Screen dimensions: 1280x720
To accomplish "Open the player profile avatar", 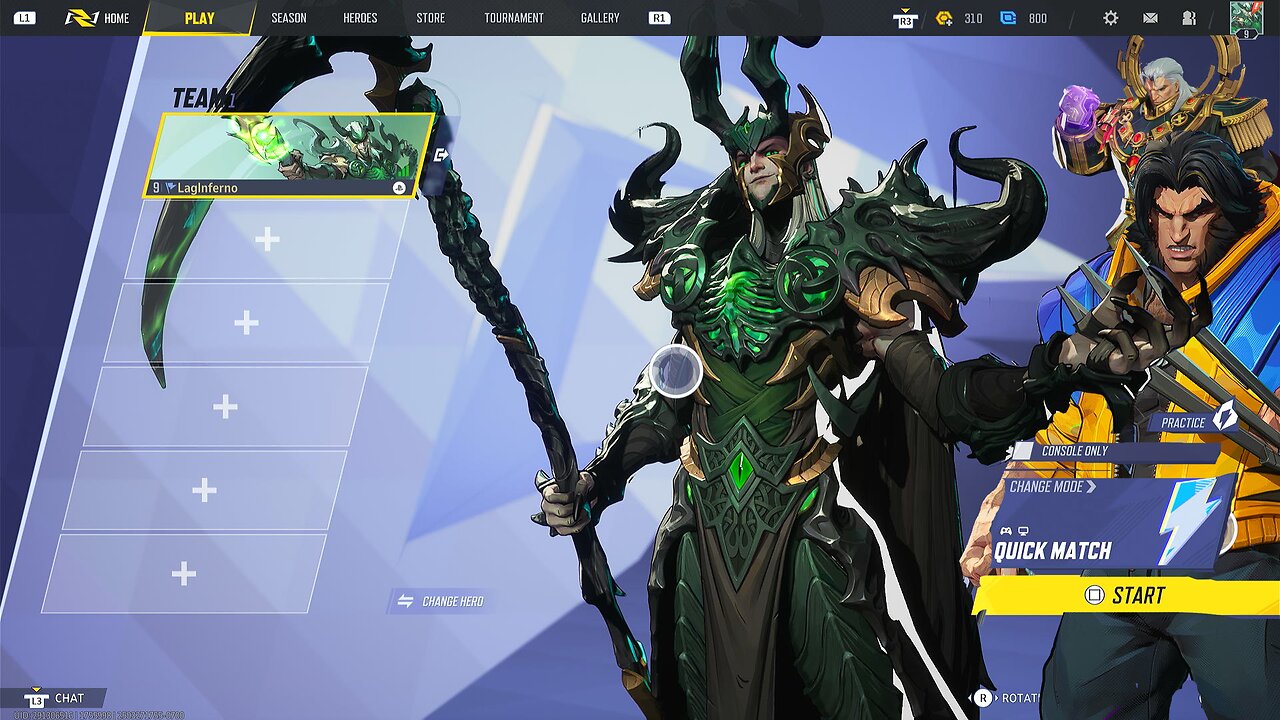I will coord(1246,18).
